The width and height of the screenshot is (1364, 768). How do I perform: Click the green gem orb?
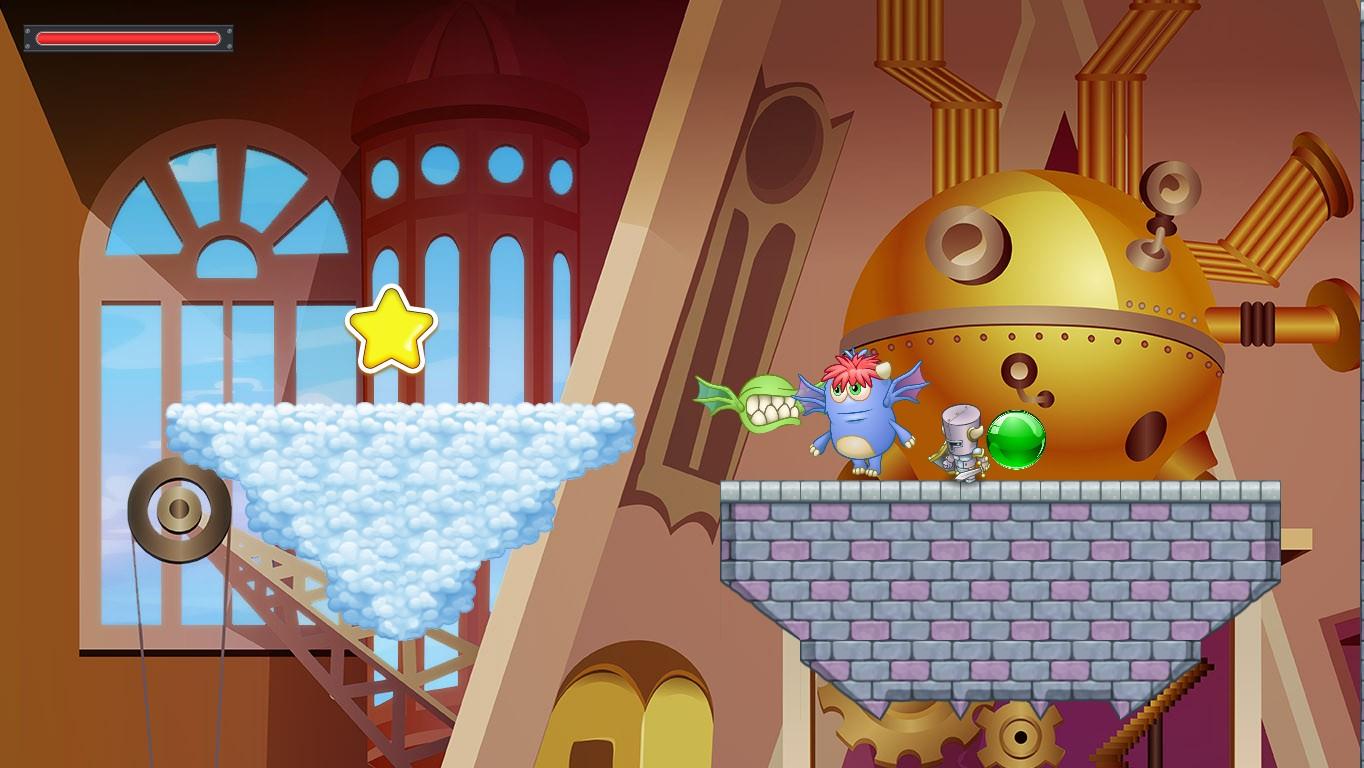tap(1016, 438)
